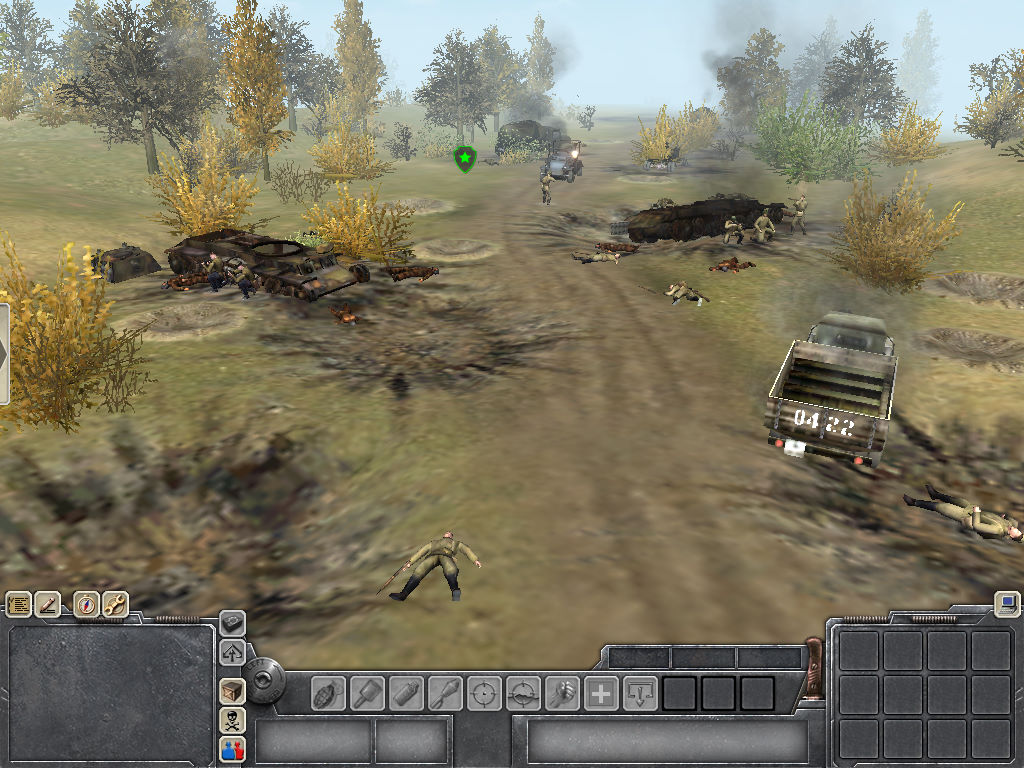This screenshot has width=1024, height=768.
Task: Click the upward arrow stance icon
Action: tap(232, 653)
